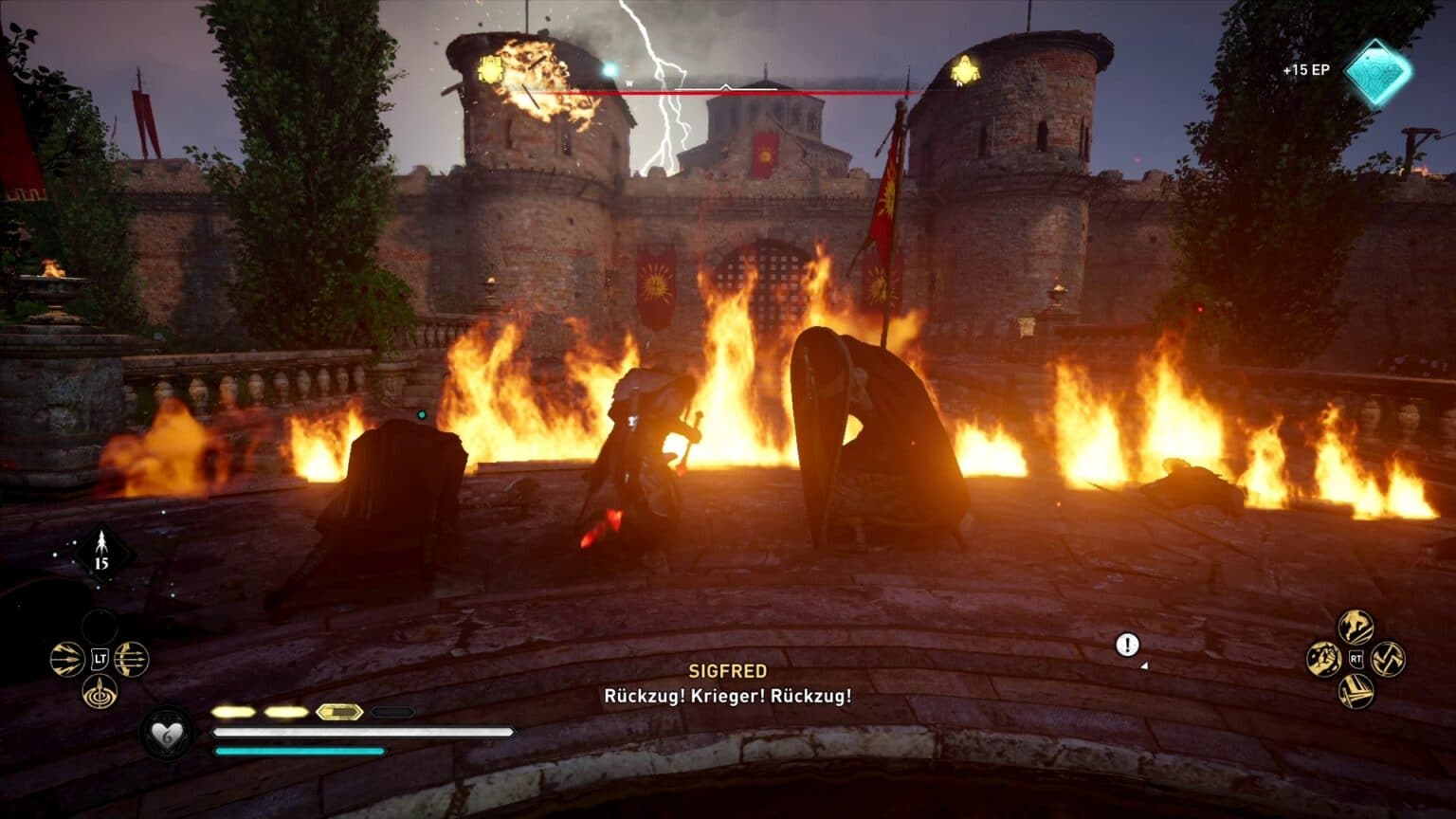Click the gold crest right of the boss bar

coord(964,71)
